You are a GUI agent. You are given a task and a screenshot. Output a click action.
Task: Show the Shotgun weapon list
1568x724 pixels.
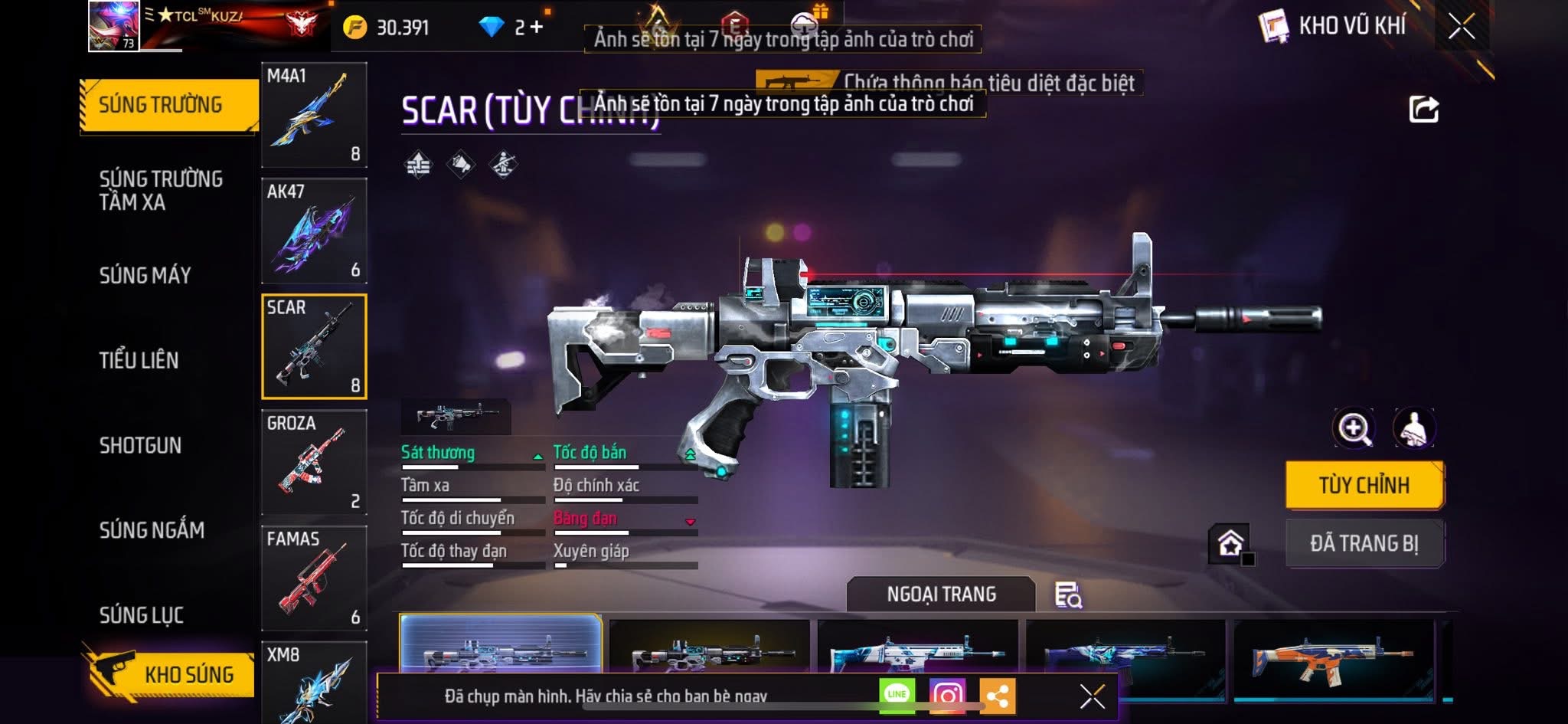[x=140, y=445]
